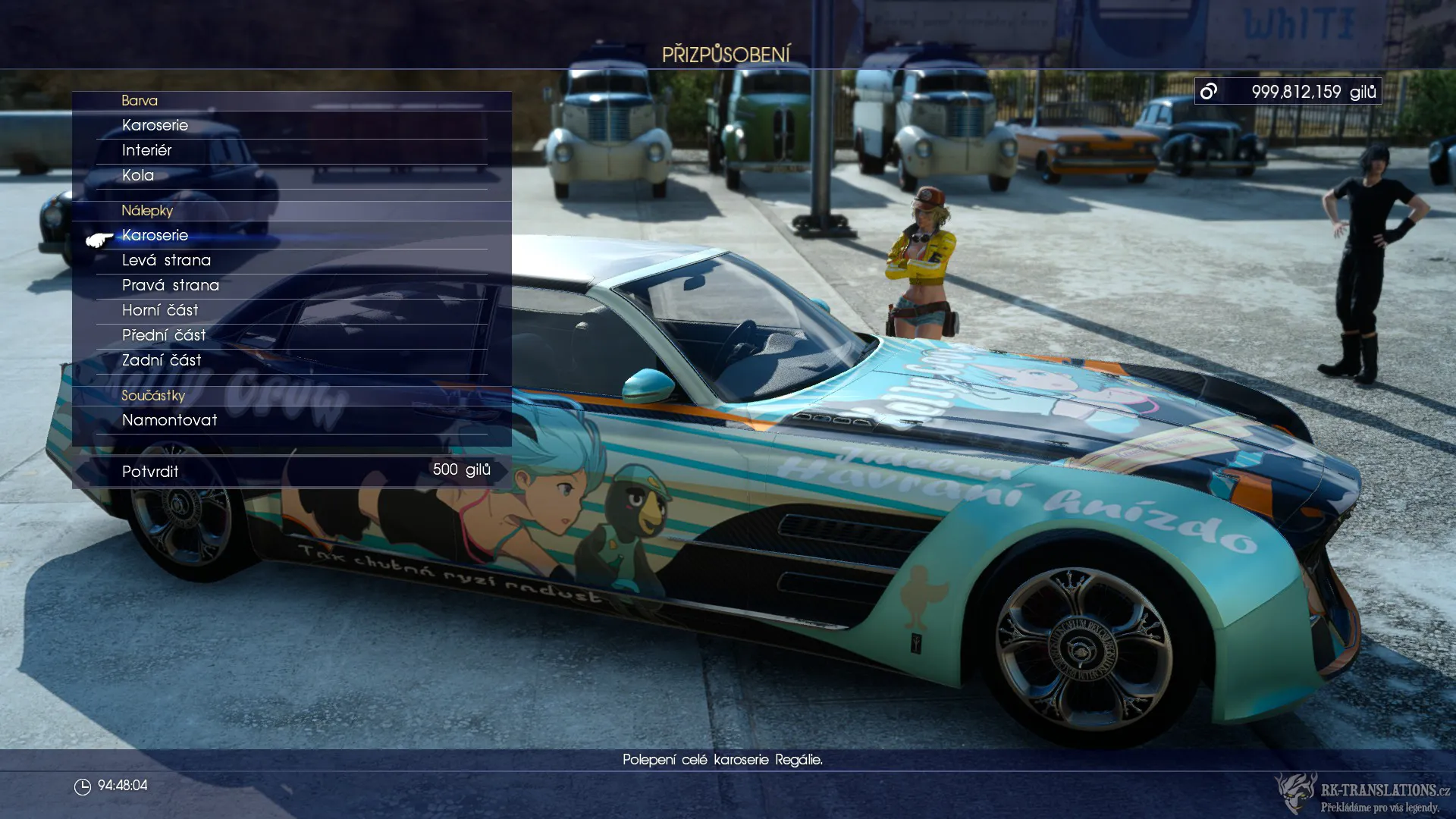Open Interiér color customization
1456x819 pixels.
coord(147,150)
